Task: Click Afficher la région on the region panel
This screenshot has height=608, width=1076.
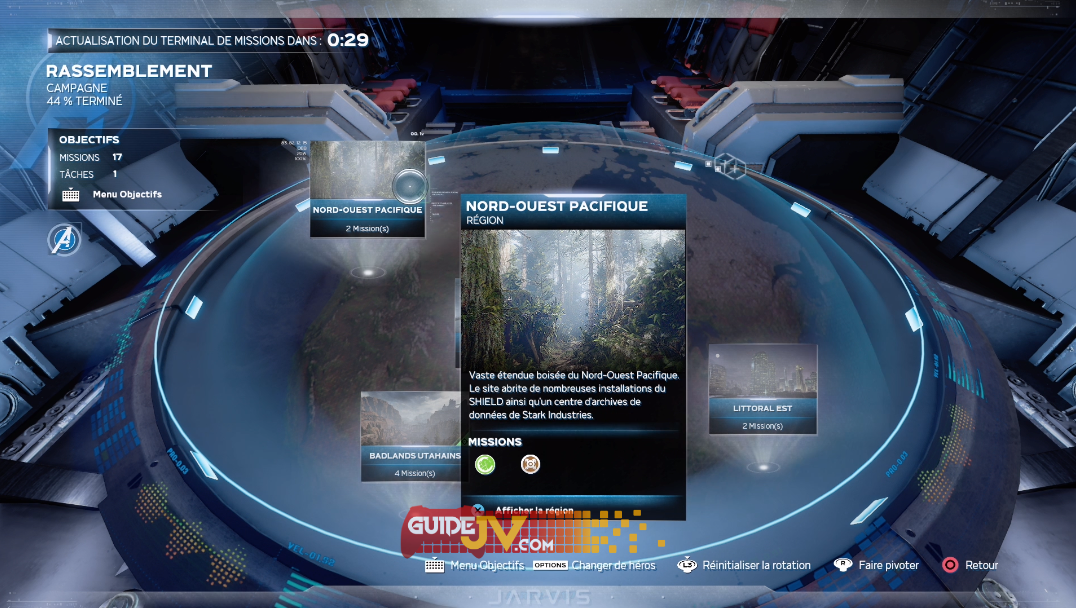Action: pos(533,510)
